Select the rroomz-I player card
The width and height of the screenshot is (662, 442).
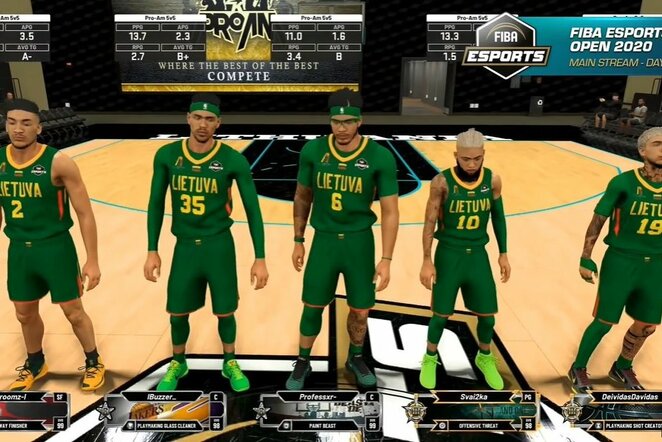(x=35, y=411)
